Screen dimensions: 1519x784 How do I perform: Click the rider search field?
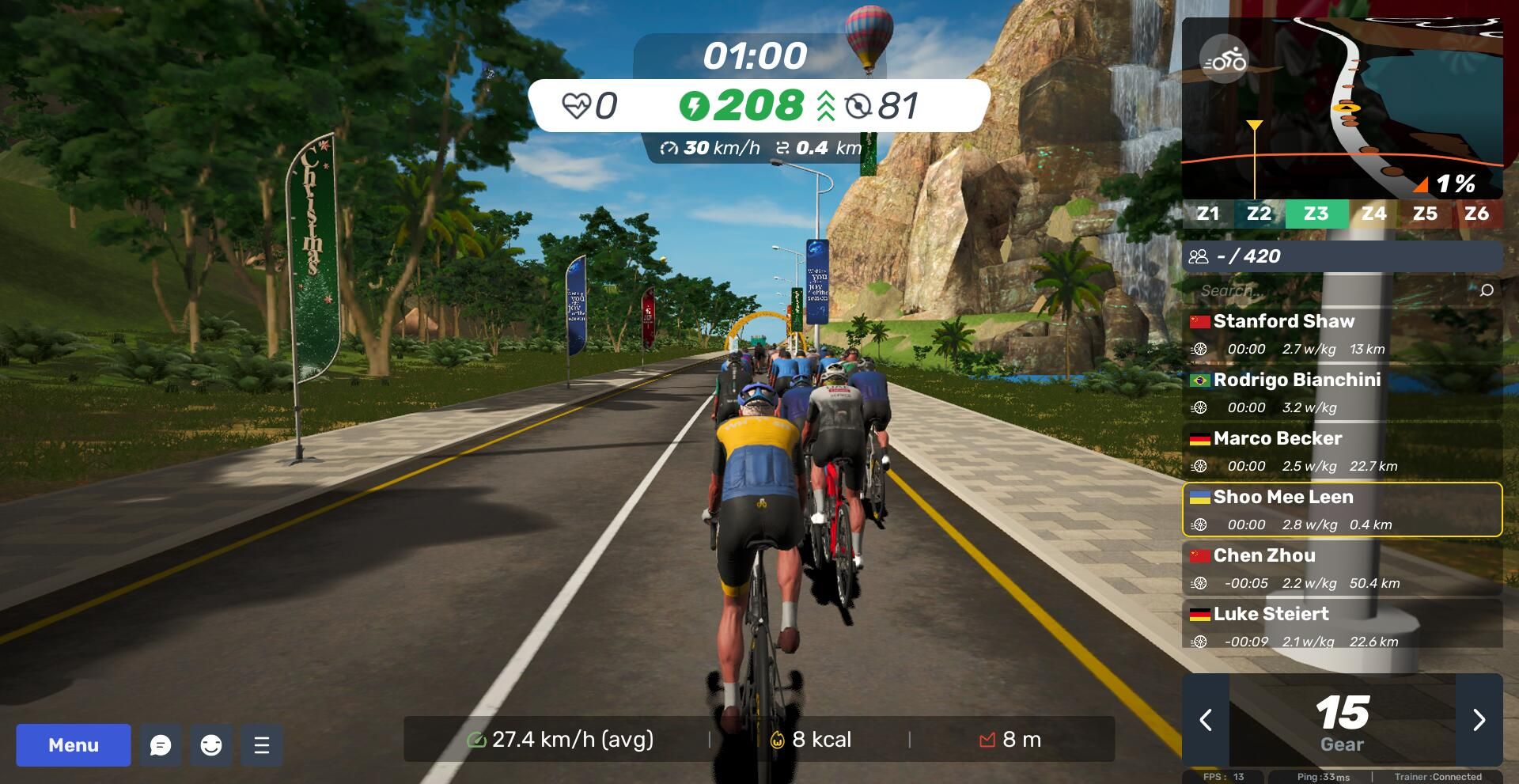(1329, 290)
